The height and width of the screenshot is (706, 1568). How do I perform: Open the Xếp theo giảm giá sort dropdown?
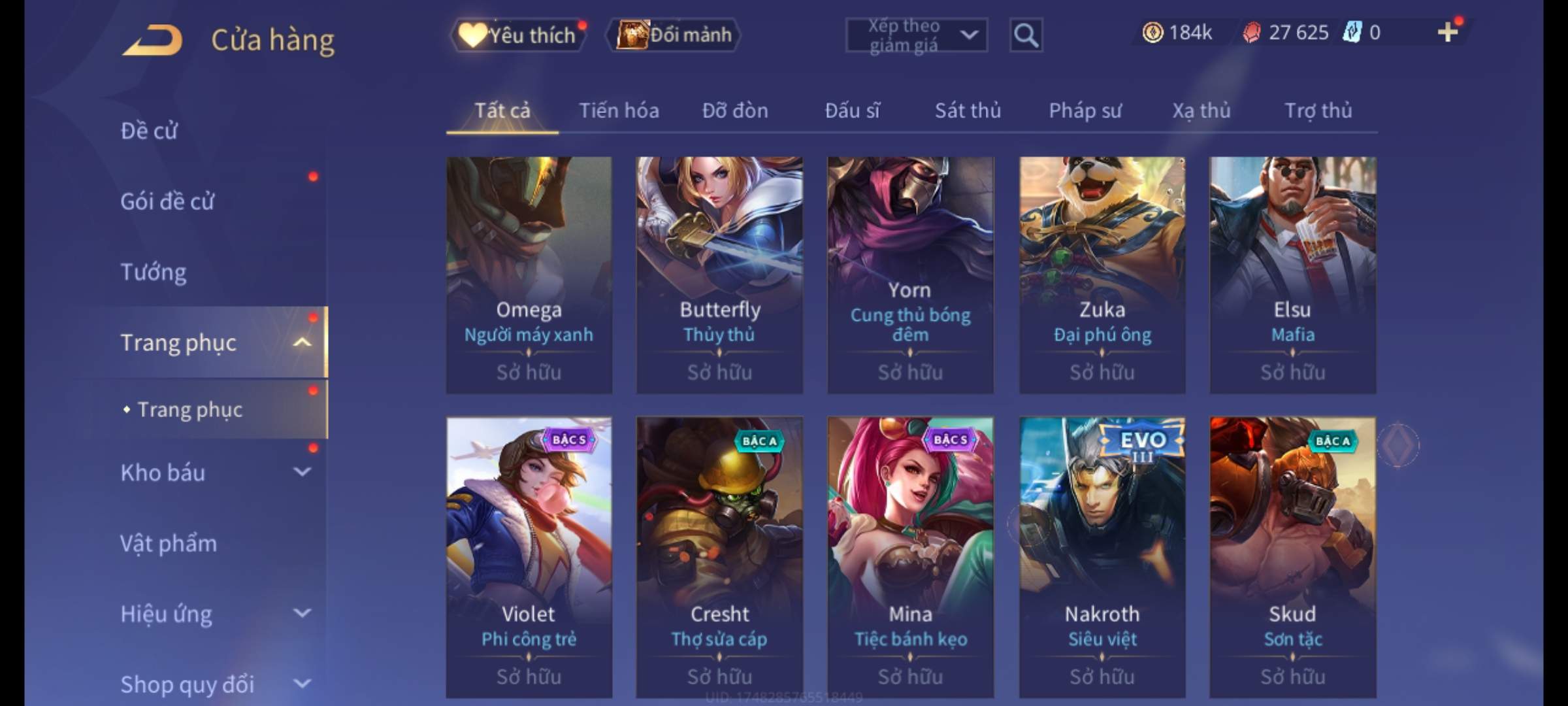click(x=916, y=35)
